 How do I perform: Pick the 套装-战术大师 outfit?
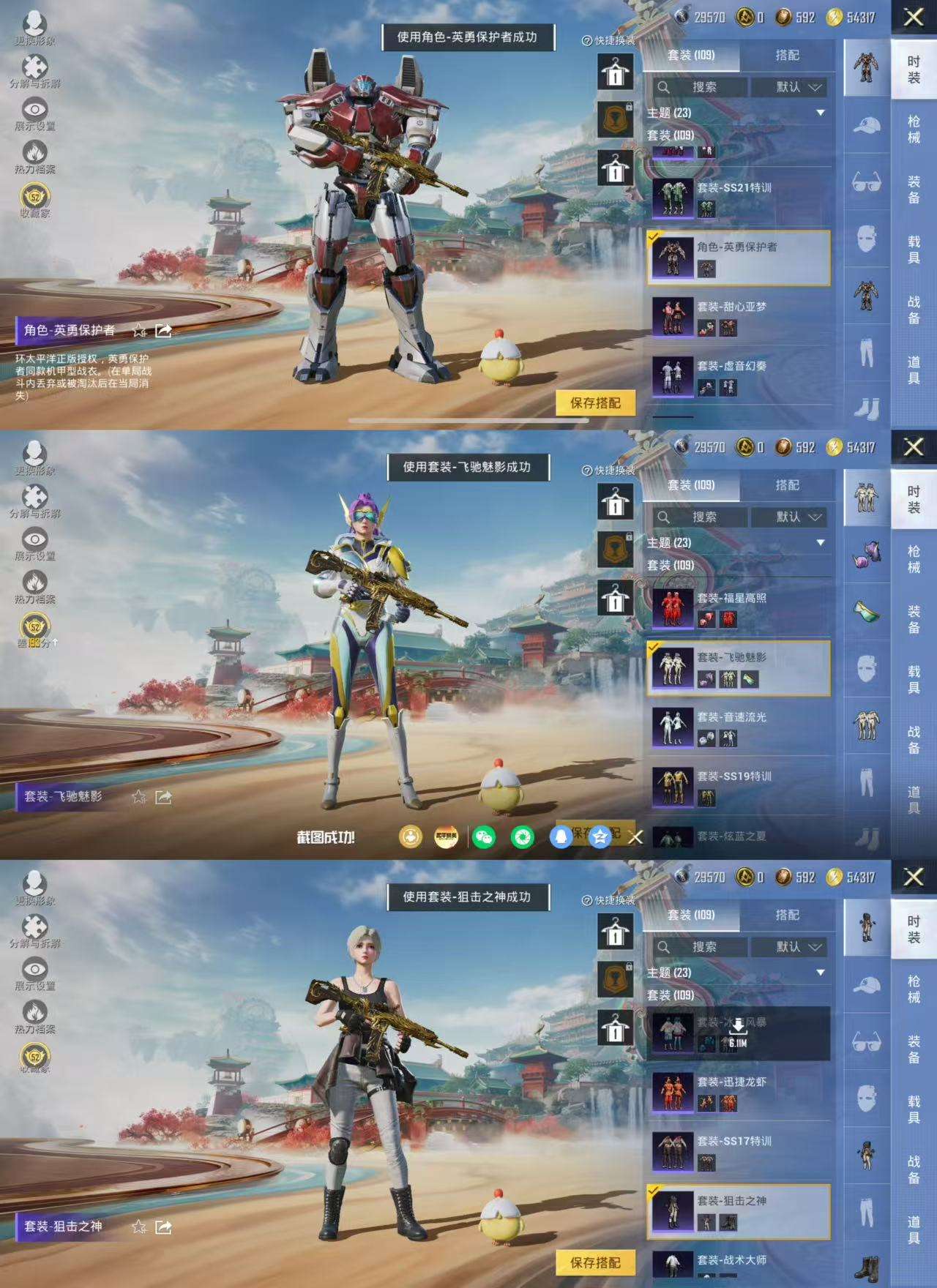[739, 1263]
